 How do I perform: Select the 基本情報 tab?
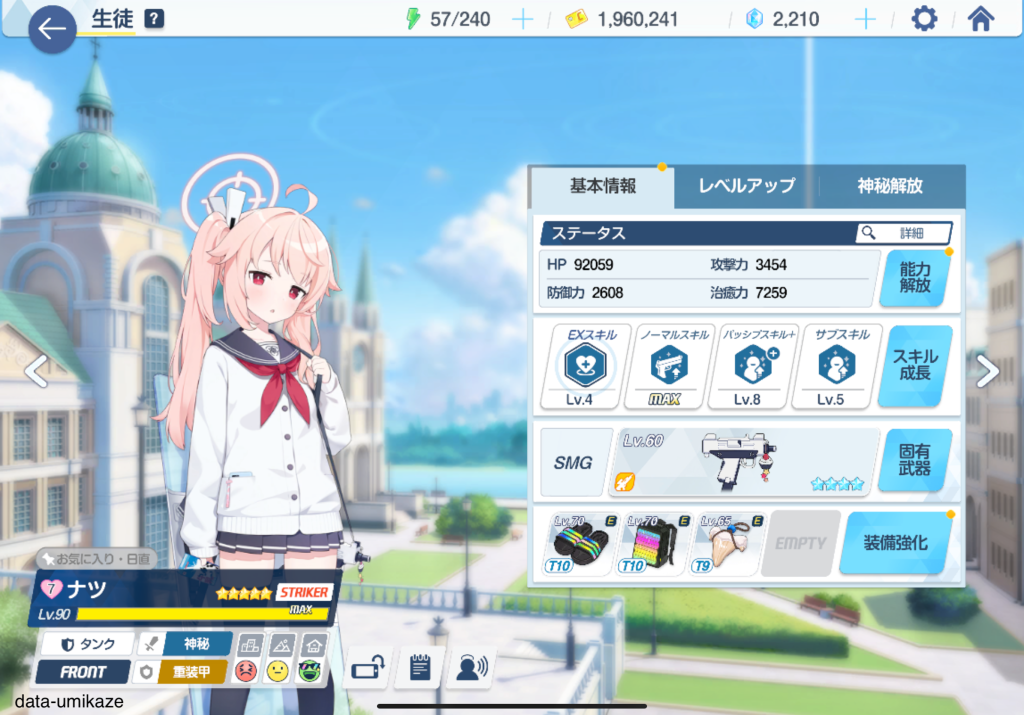(x=603, y=186)
